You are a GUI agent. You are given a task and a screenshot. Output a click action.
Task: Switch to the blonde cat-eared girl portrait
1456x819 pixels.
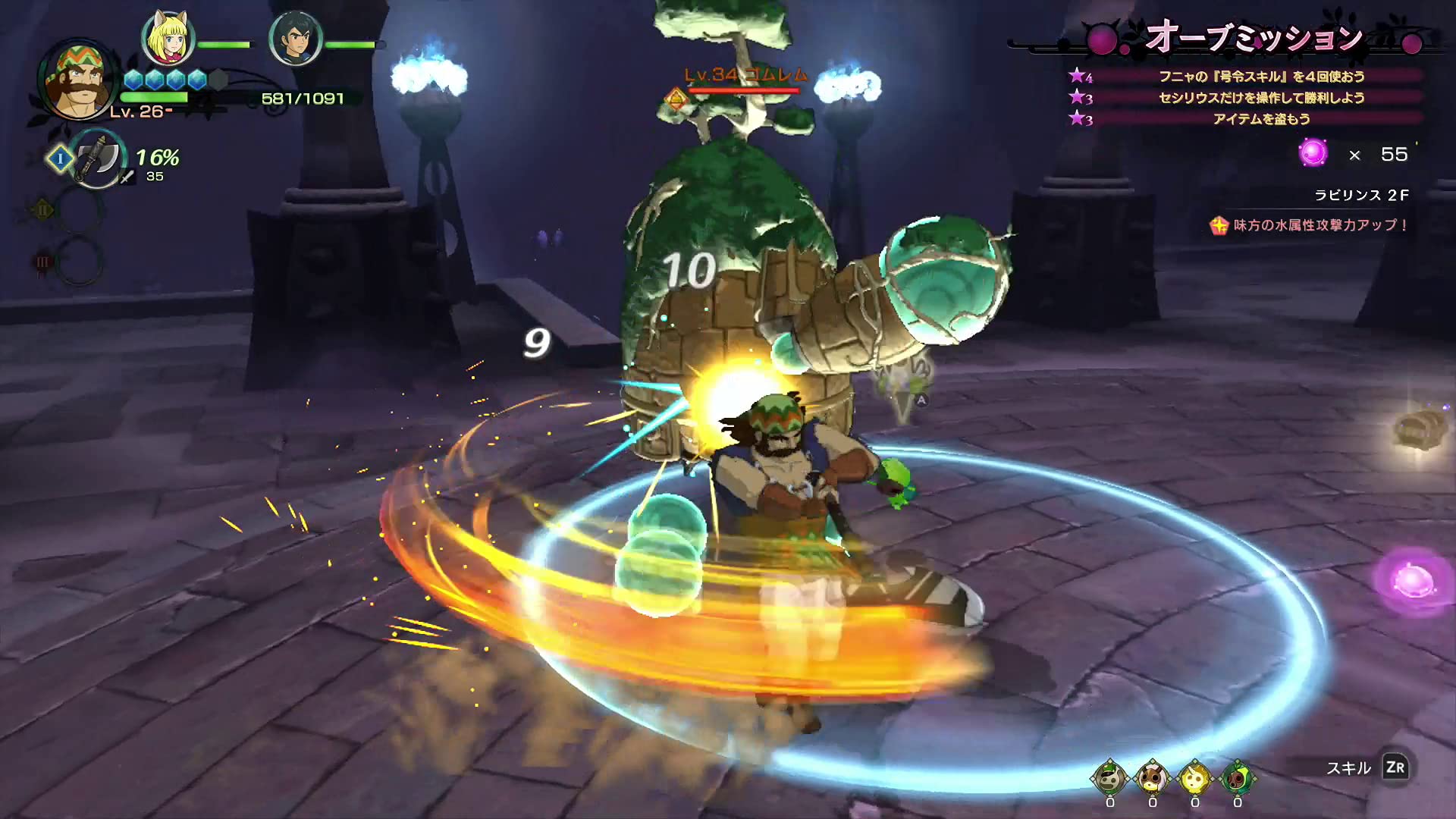168,38
